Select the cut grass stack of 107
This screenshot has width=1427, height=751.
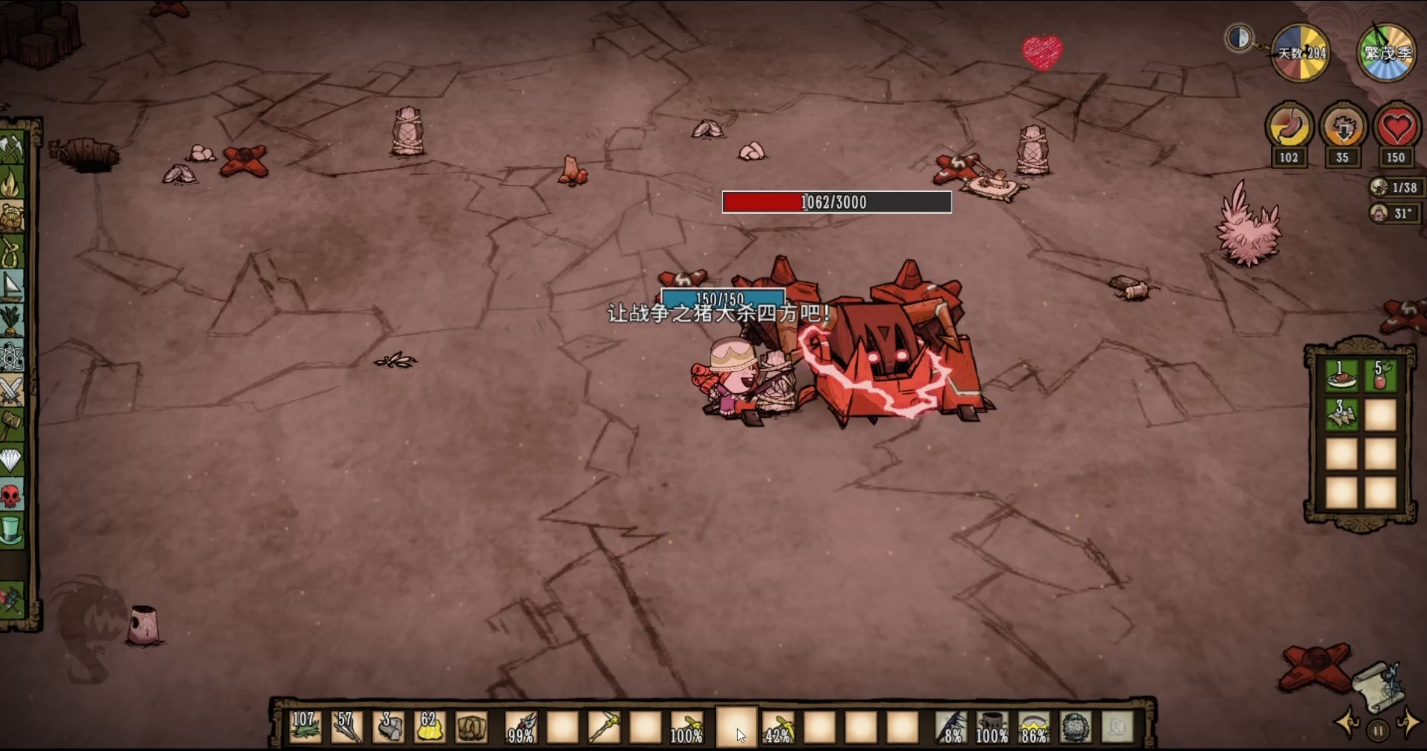coord(305,726)
